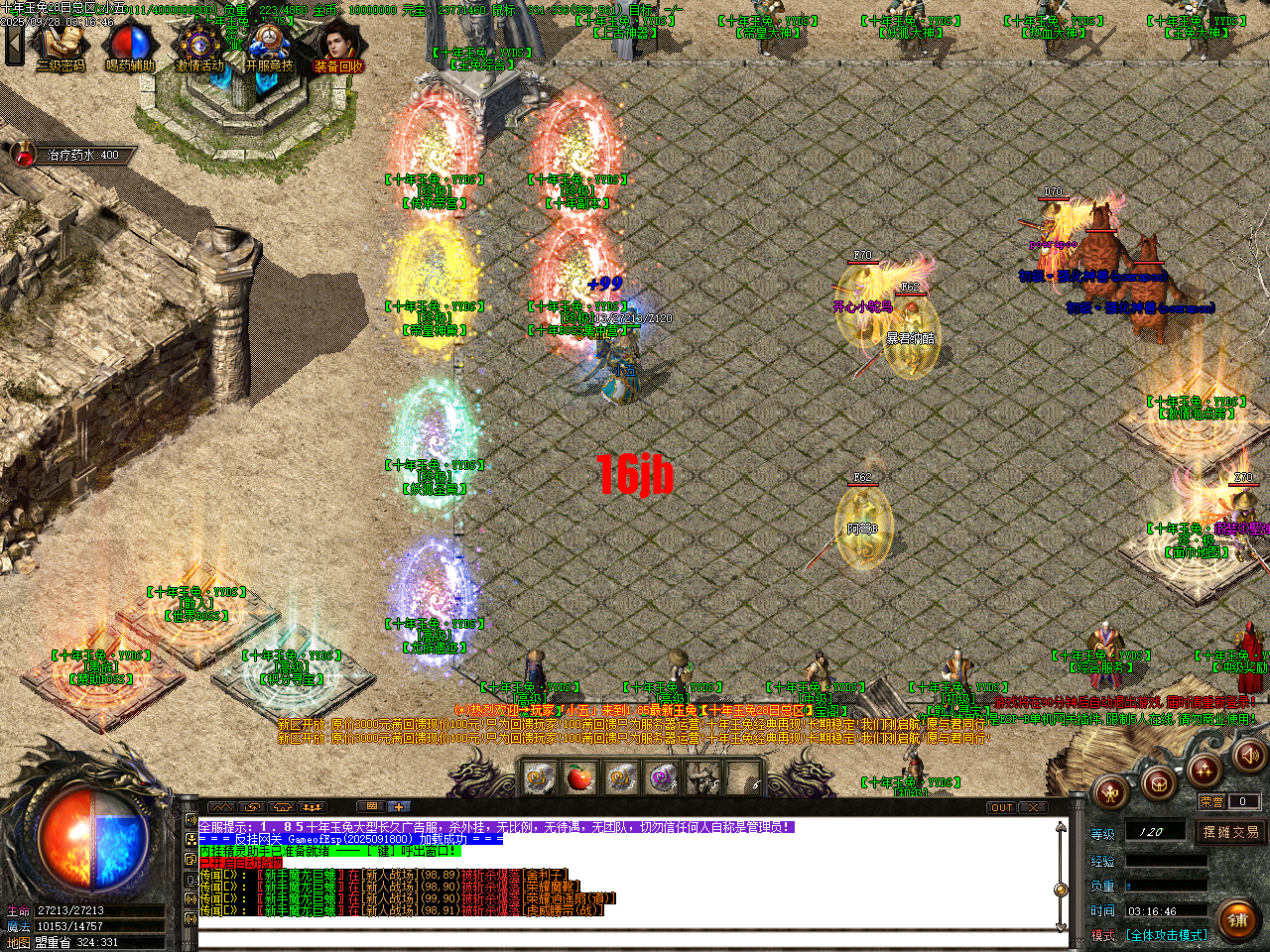Toggle the + icon in the chat toolbar
This screenshot has height=952, width=1270.
tap(398, 807)
